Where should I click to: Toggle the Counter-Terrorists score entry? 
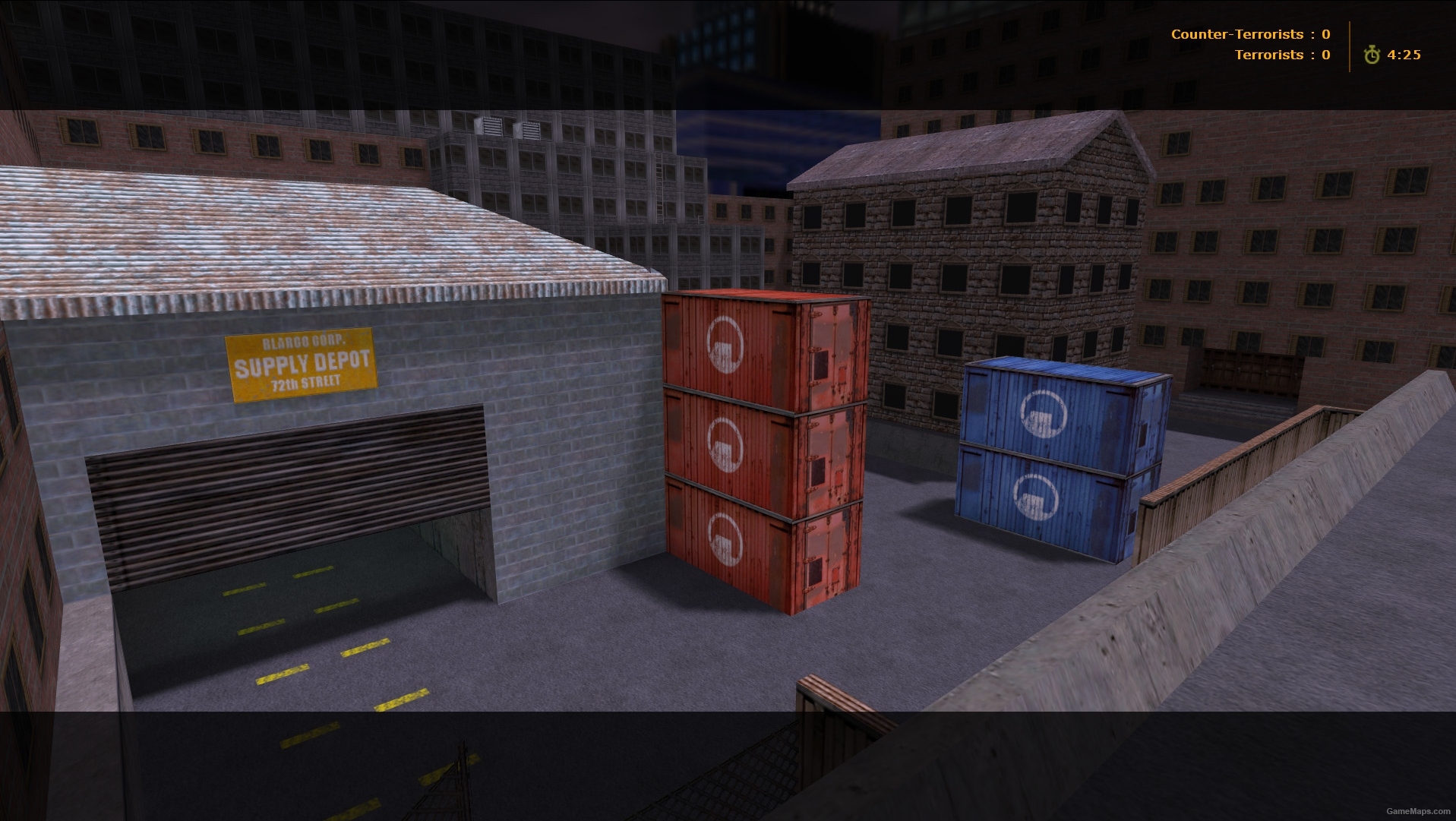pos(1253,33)
